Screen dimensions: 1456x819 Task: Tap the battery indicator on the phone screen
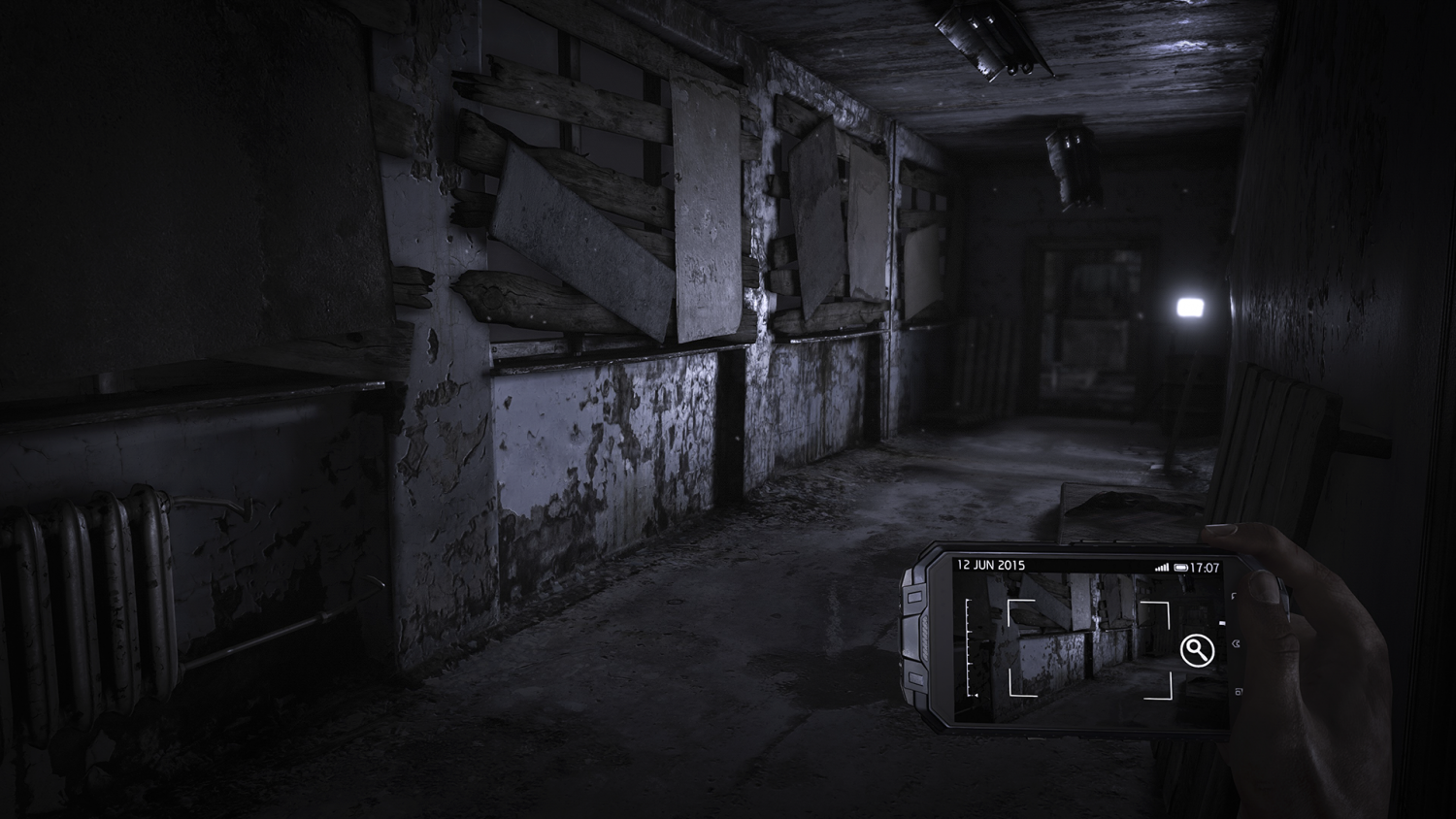click(1179, 566)
